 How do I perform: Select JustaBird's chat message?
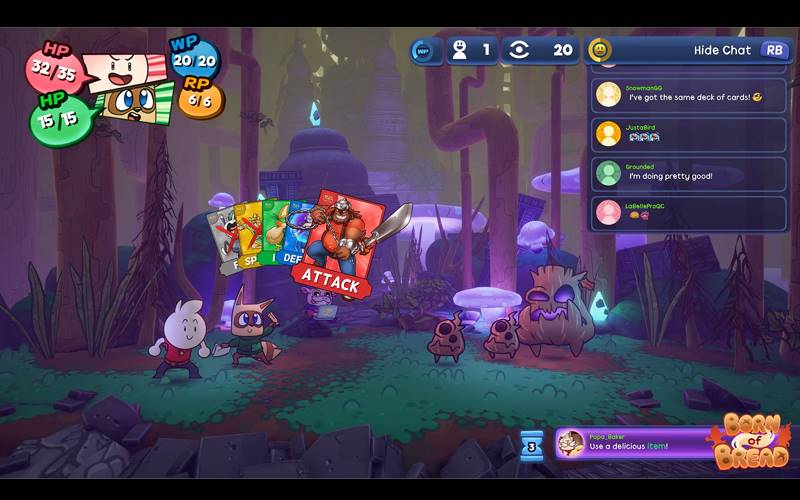(690, 134)
